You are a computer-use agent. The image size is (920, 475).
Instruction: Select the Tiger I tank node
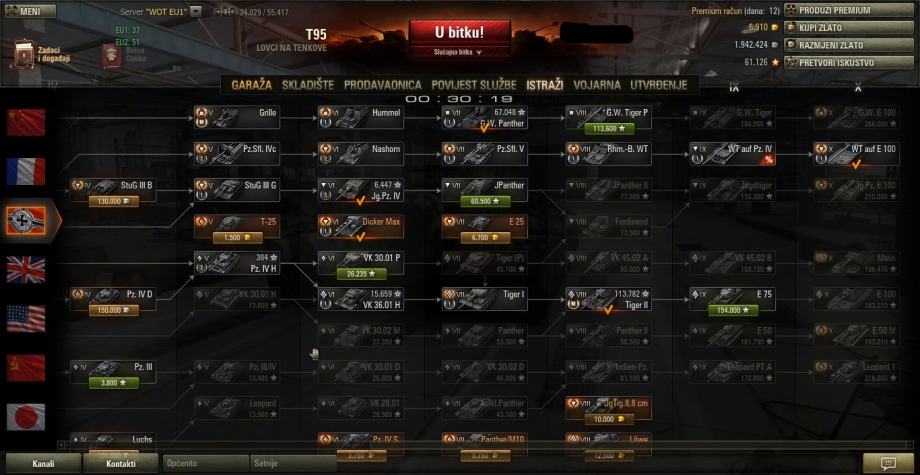(485, 299)
